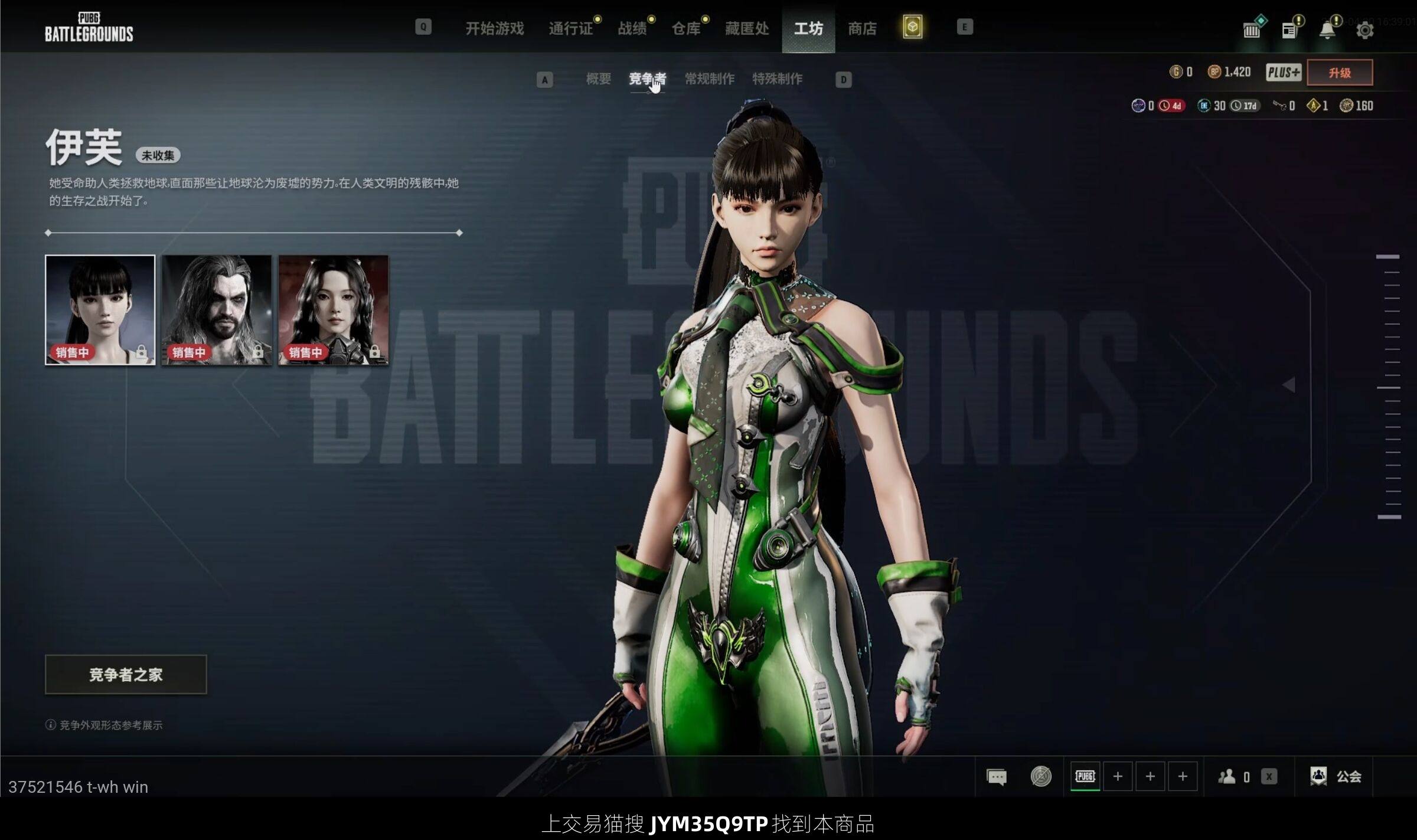This screenshot has width=1417, height=840.
Task: Select the 商店 store tab
Action: [x=862, y=28]
